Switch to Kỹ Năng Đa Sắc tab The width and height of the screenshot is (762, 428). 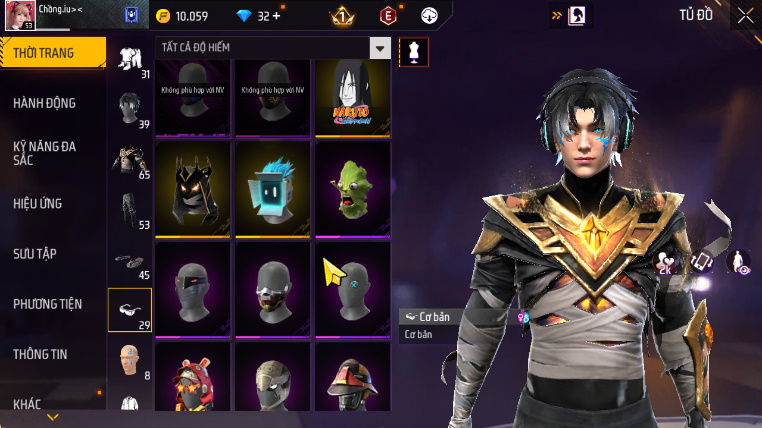(x=45, y=153)
